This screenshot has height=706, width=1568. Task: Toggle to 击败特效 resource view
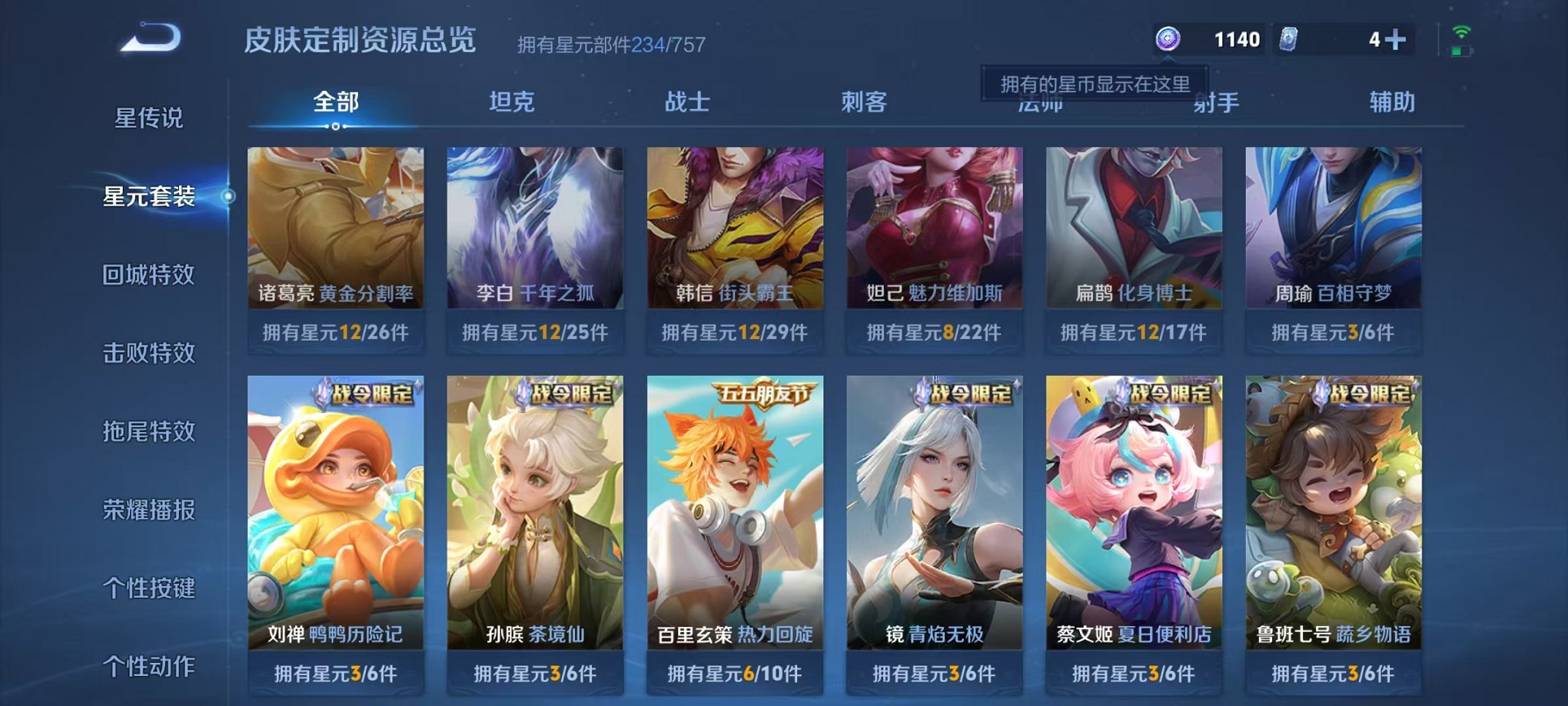click(x=151, y=354)
